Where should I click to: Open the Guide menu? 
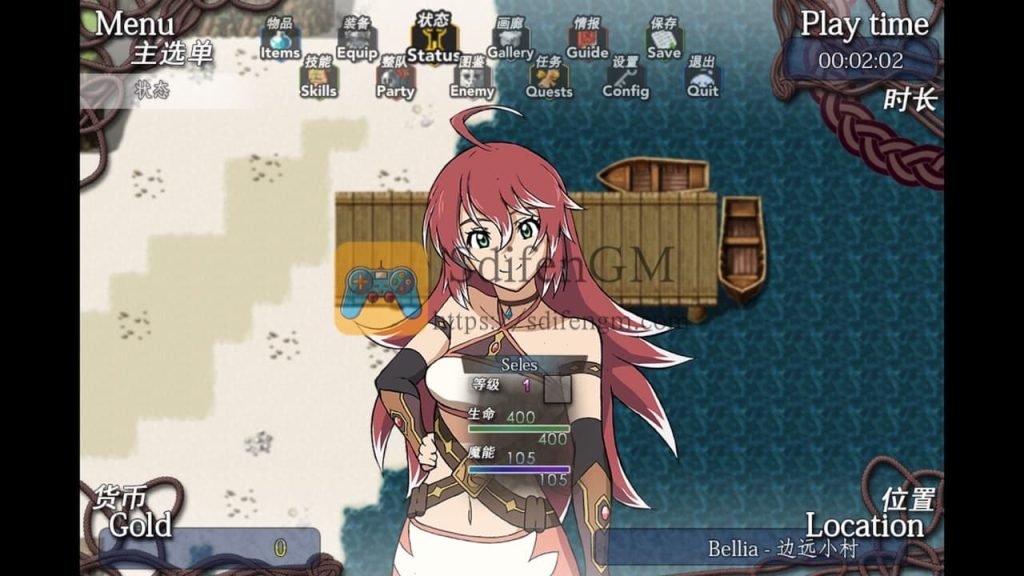(x=587, y=43)
